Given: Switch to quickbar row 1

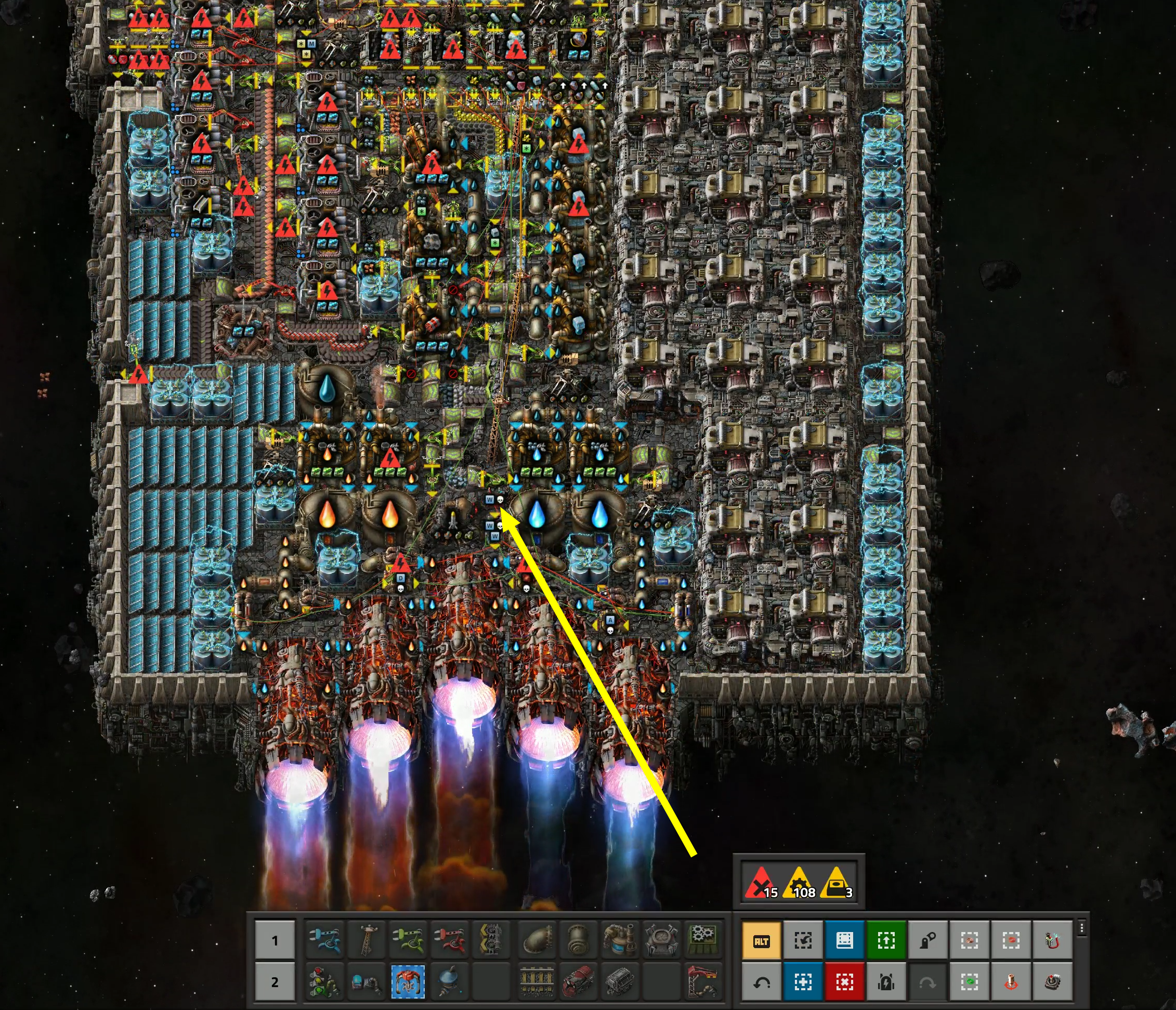Looking at the screenshot, I should point(275,941).
